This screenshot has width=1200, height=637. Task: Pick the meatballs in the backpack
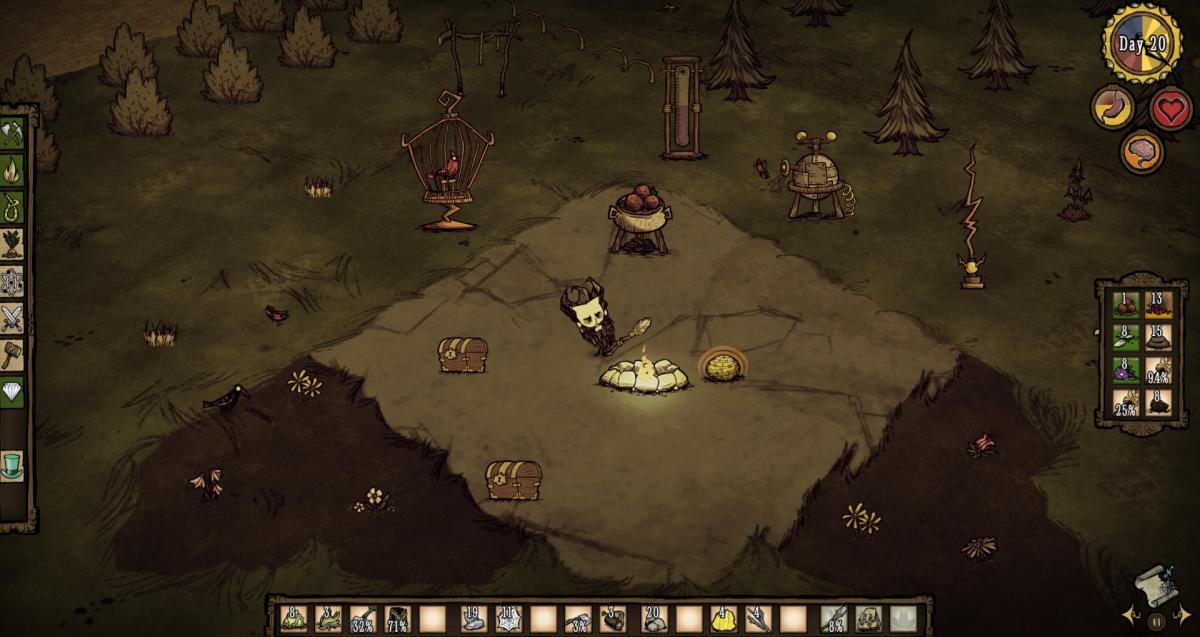click(x=1126, y=304)
